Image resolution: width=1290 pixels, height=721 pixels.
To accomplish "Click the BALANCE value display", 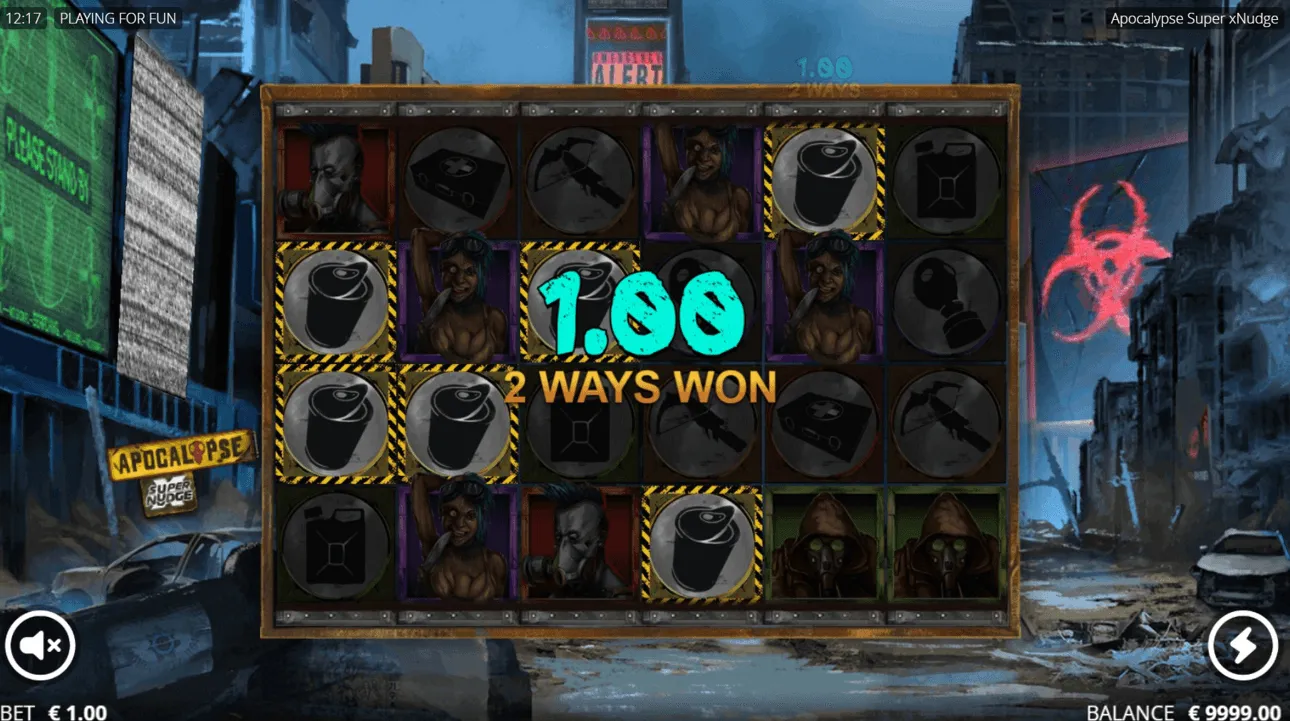I will pyautogui.click(x=1231, y=711).
